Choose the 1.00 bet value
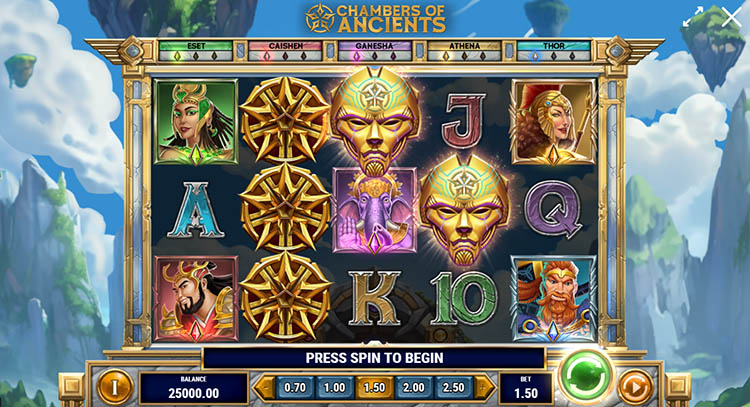The width and height of the screenshot is (750, 407). [334, 387]
